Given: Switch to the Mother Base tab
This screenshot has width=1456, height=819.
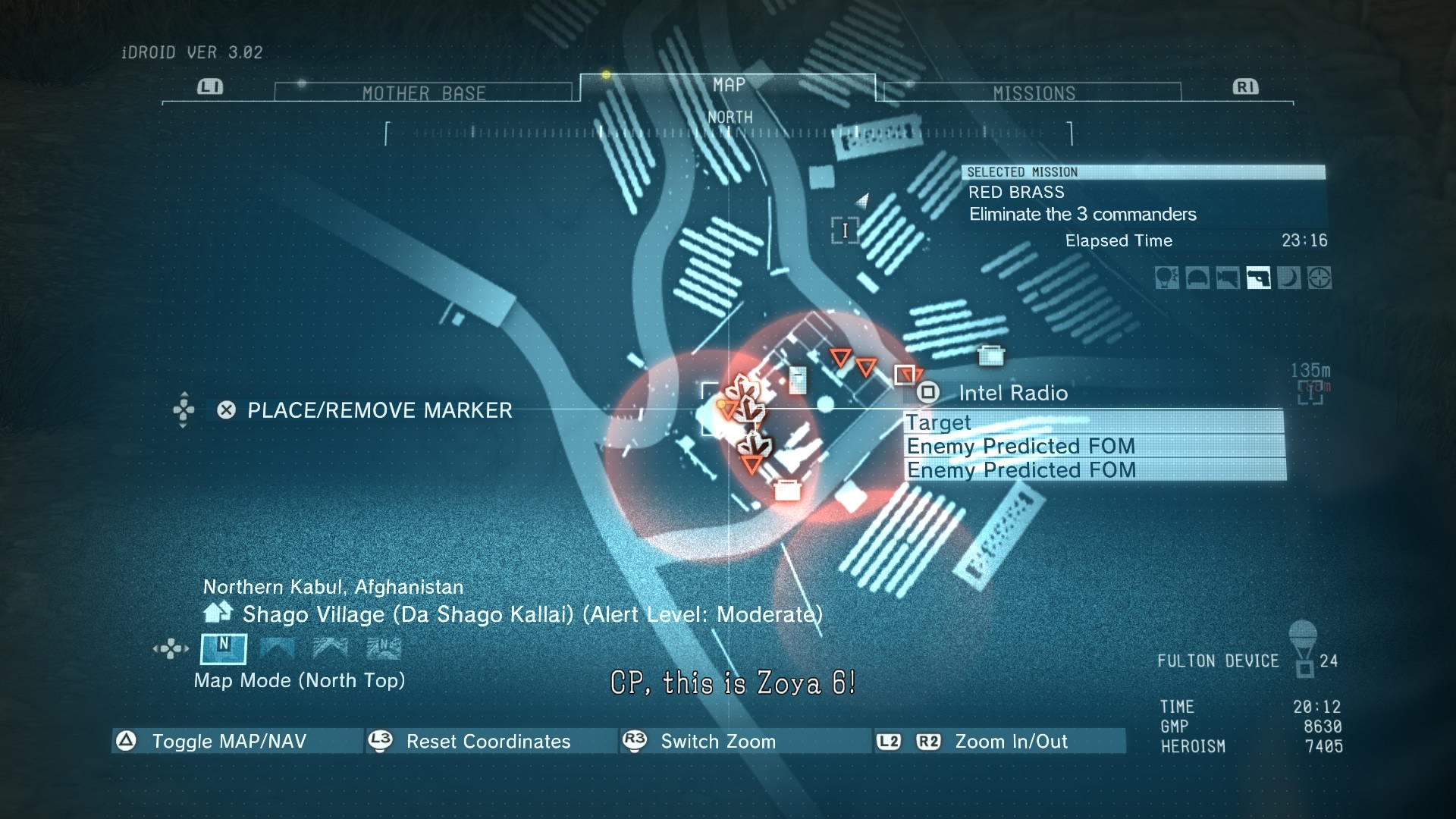Looking at the screenshot, I should [x=423, y=93].
